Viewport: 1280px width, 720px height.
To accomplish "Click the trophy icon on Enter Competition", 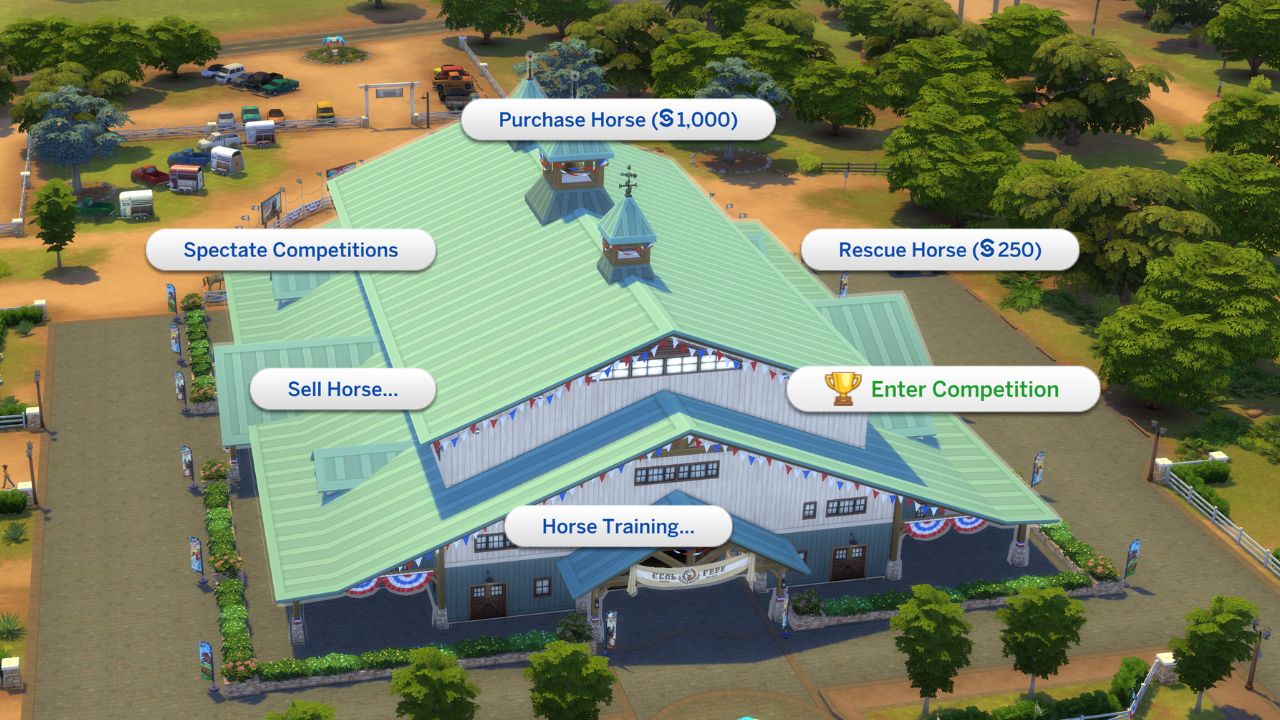I will pos(843,389).
